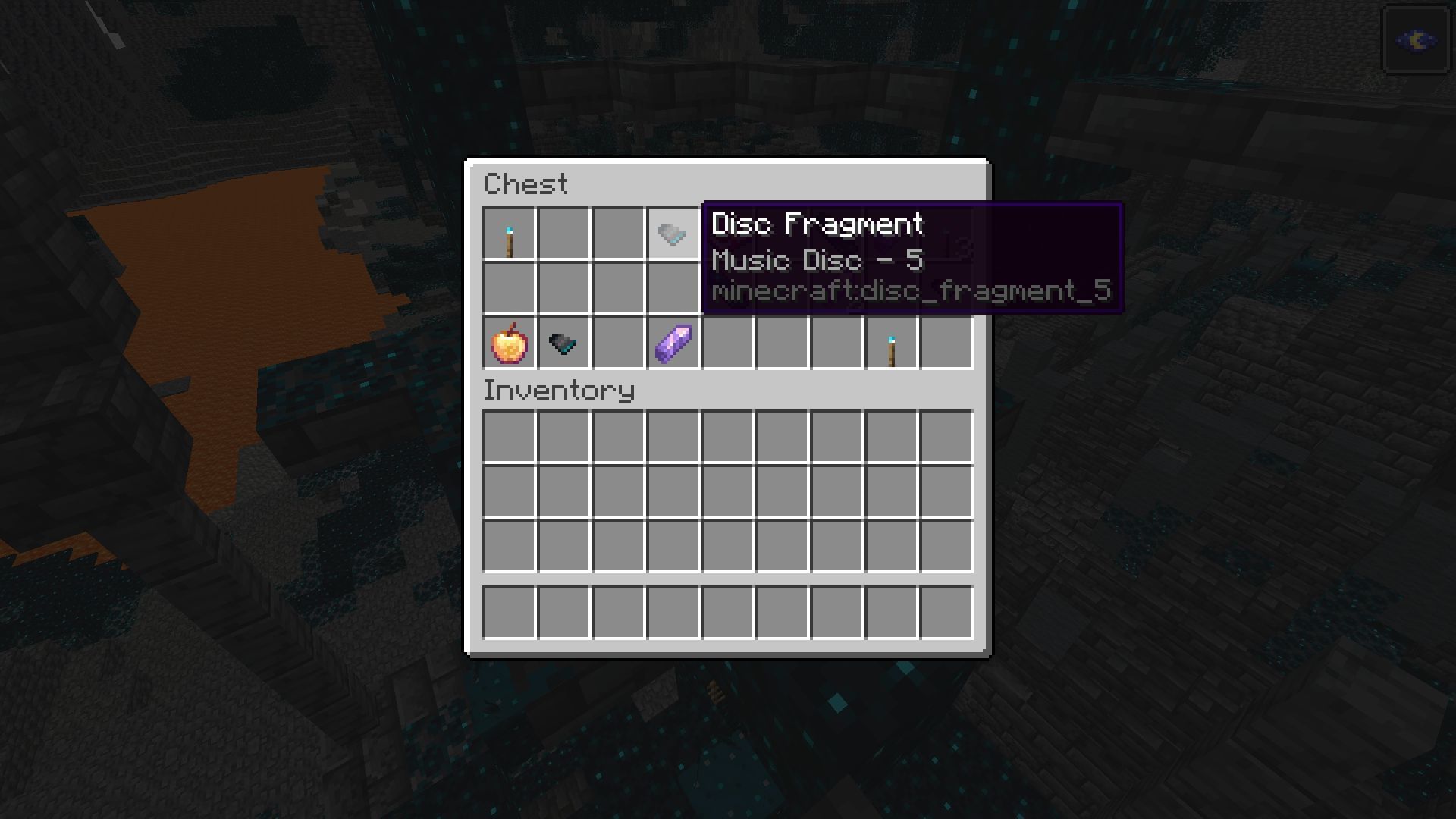Click the Chest title label
Image resolution: width=1456 pixels, height=819 pixels.
[527, 184]
